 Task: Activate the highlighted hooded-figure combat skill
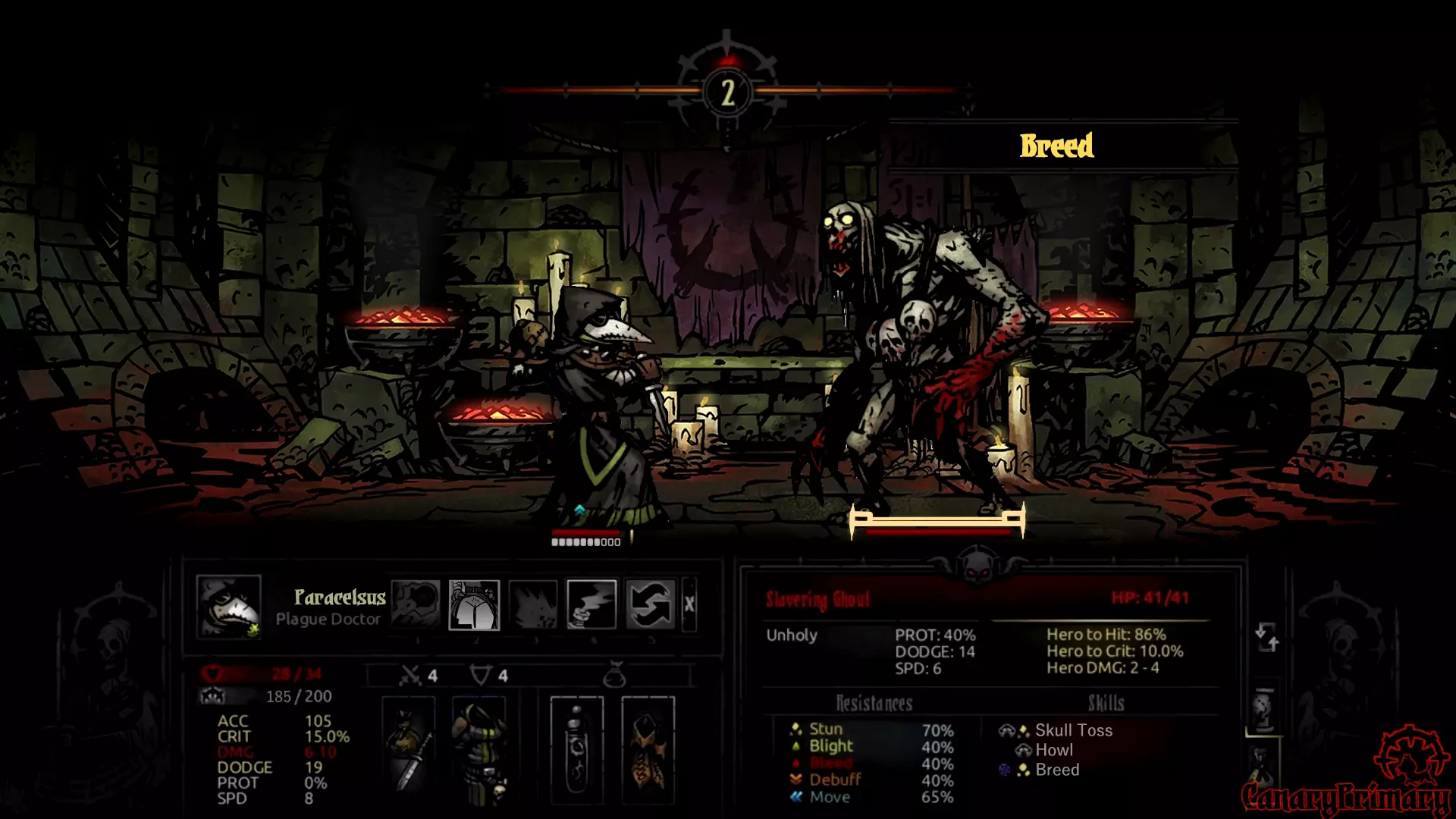474,604
